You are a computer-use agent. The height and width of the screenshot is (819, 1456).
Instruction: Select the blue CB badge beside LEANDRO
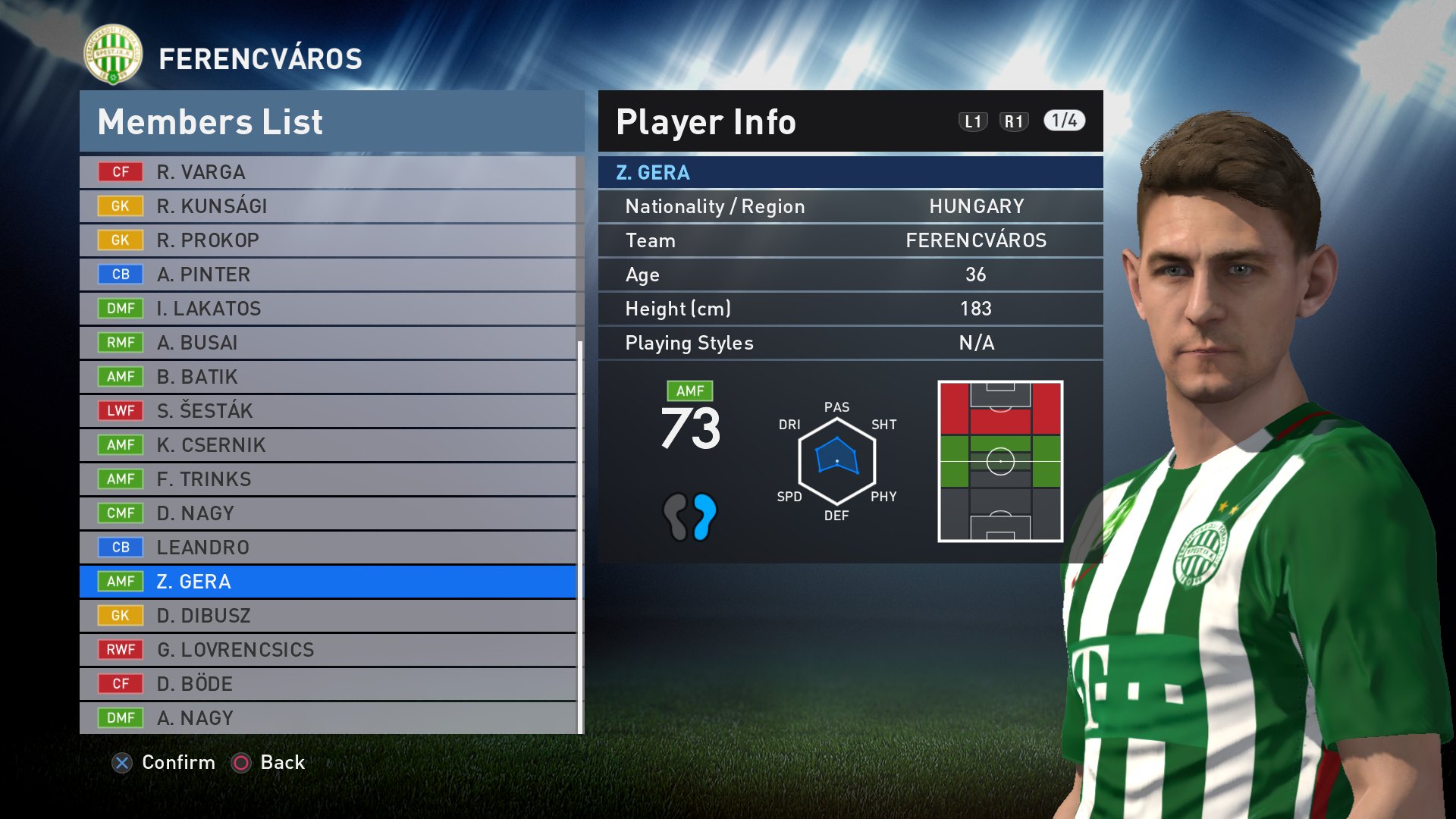tap(121, 547)
